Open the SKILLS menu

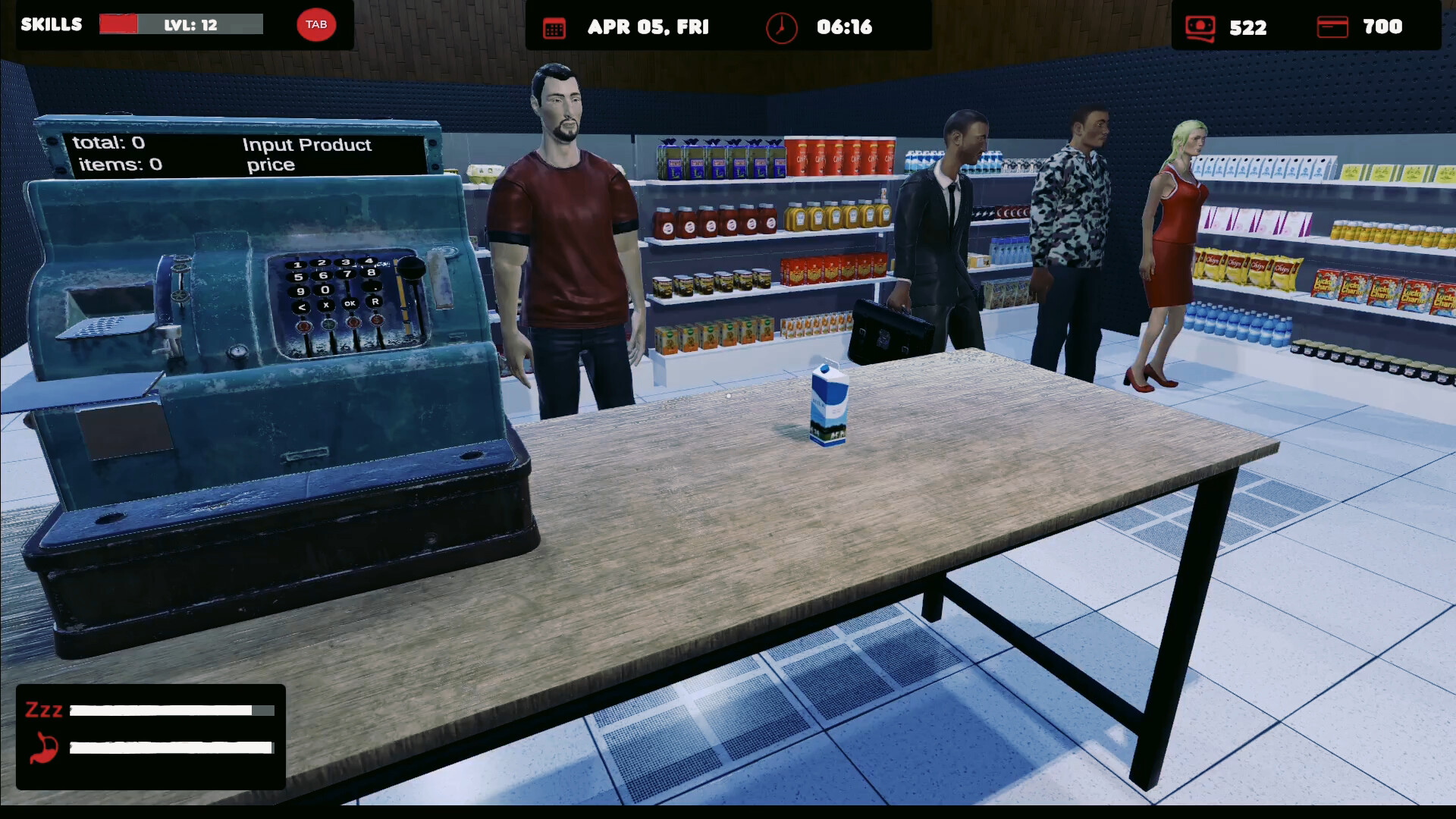pyautogui.click(x=51, y=24)
